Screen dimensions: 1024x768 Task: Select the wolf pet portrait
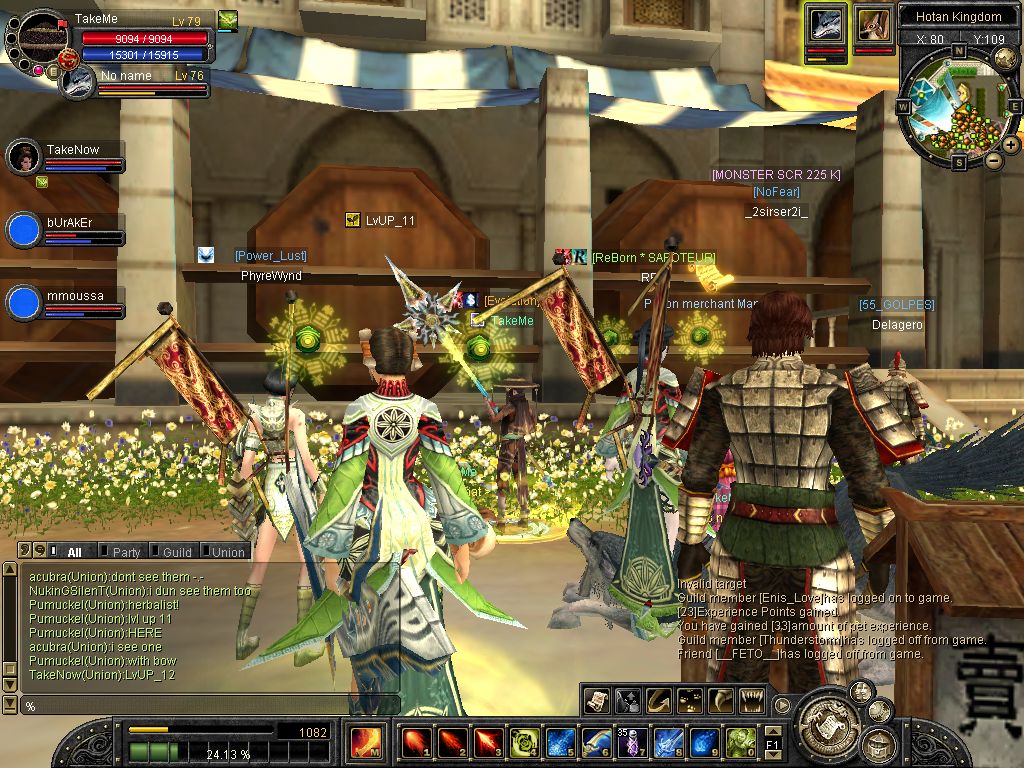click(x=827, y=24)
